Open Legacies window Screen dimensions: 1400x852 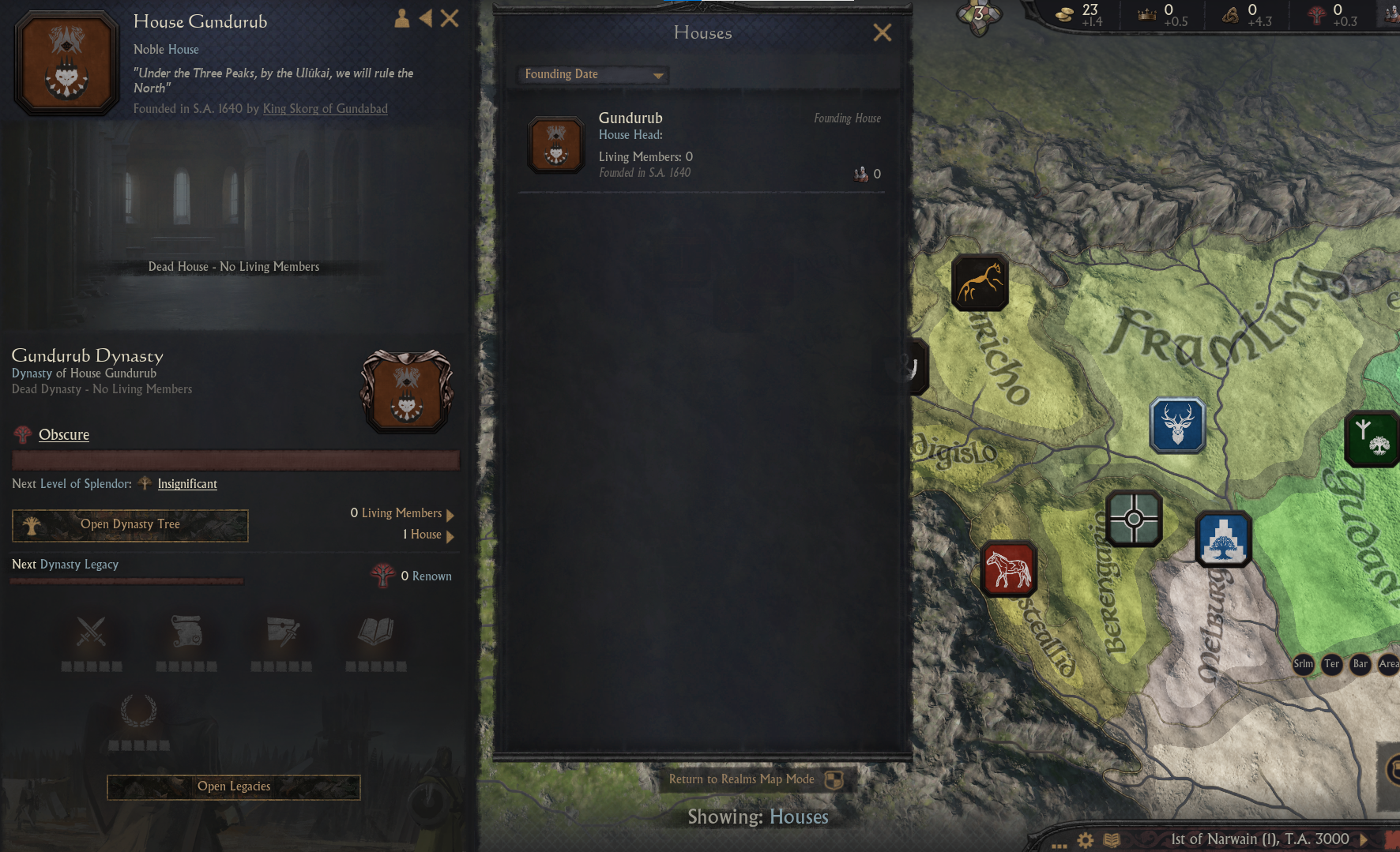234,786
